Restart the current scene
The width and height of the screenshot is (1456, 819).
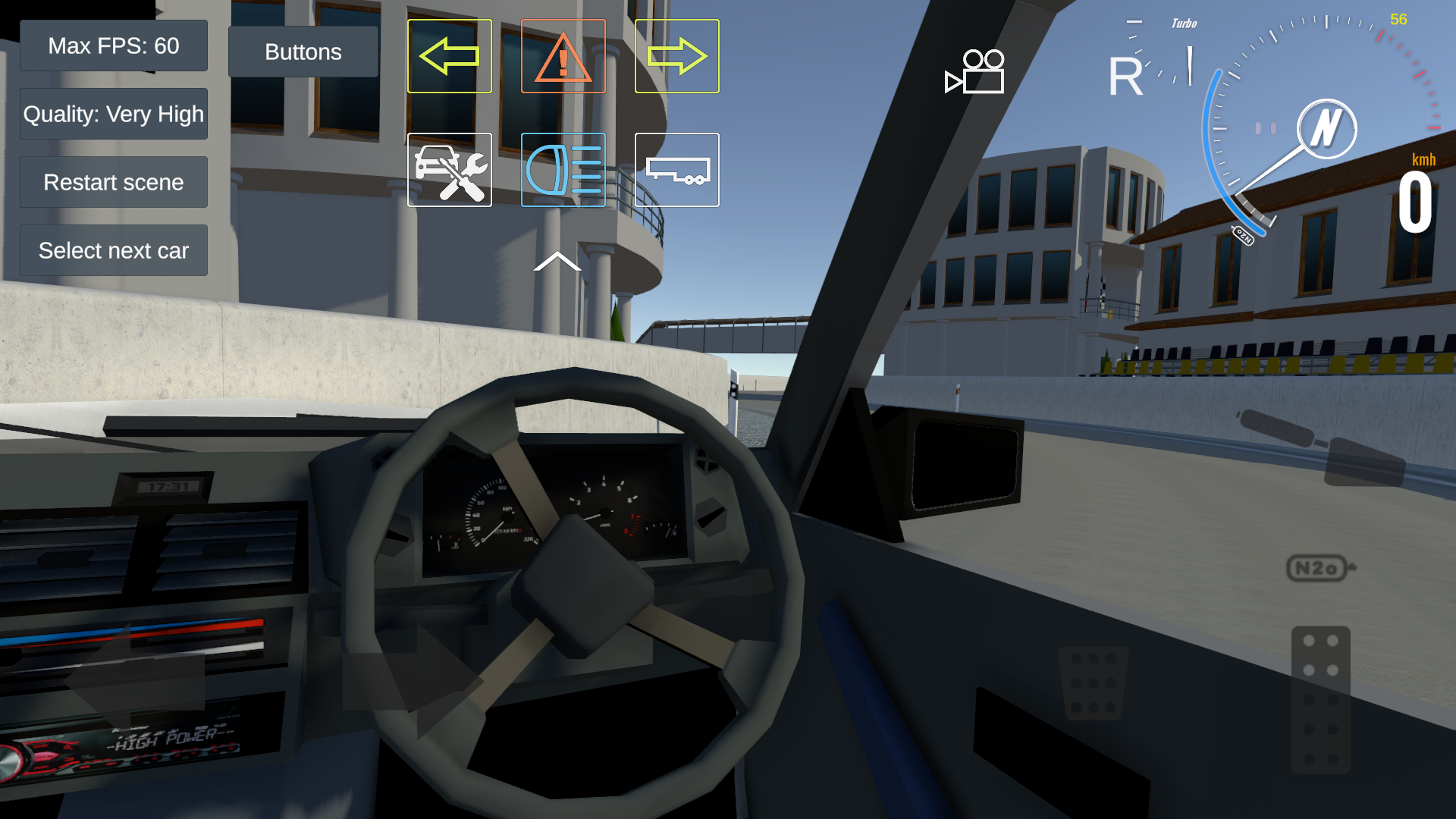click(114, 182)
